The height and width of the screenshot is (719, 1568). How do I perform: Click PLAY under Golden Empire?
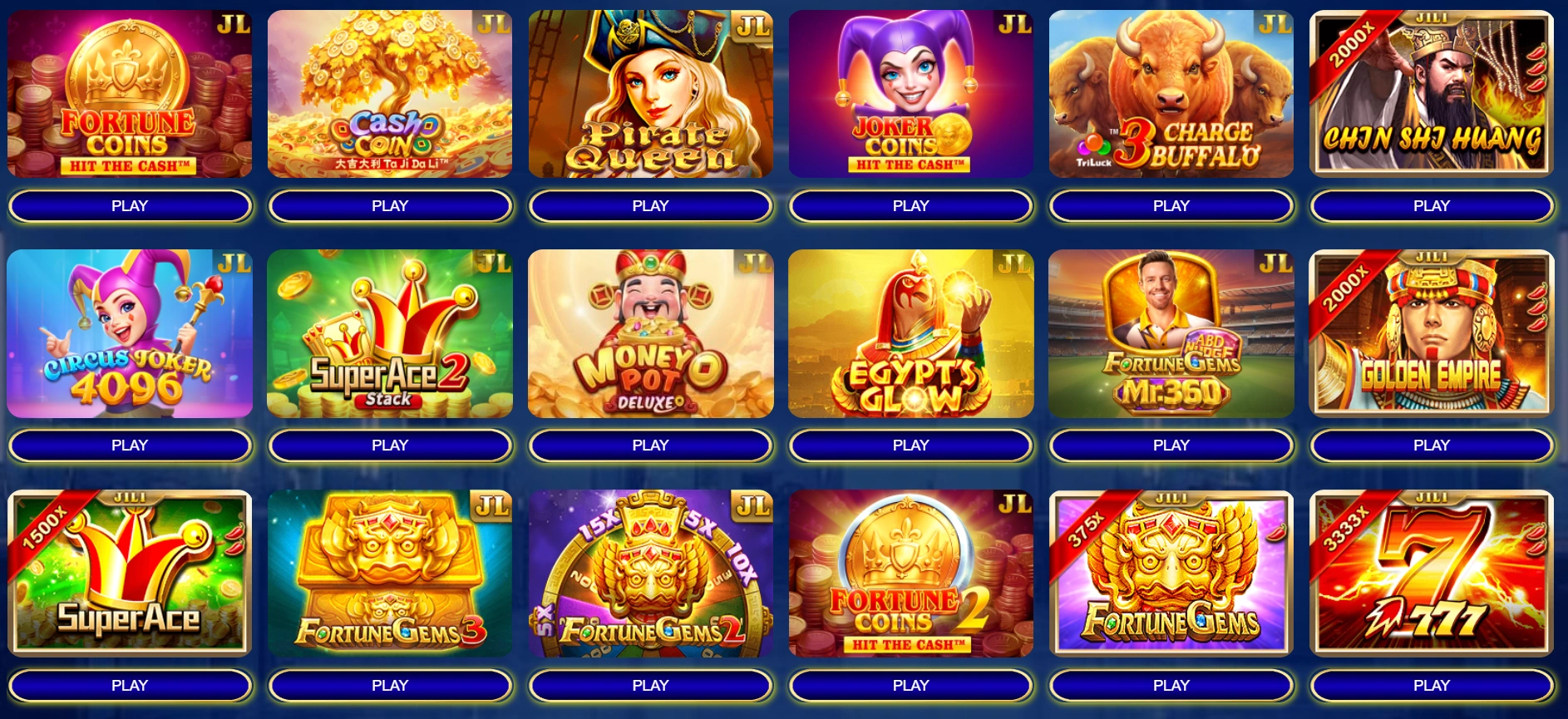point(1431,446)
